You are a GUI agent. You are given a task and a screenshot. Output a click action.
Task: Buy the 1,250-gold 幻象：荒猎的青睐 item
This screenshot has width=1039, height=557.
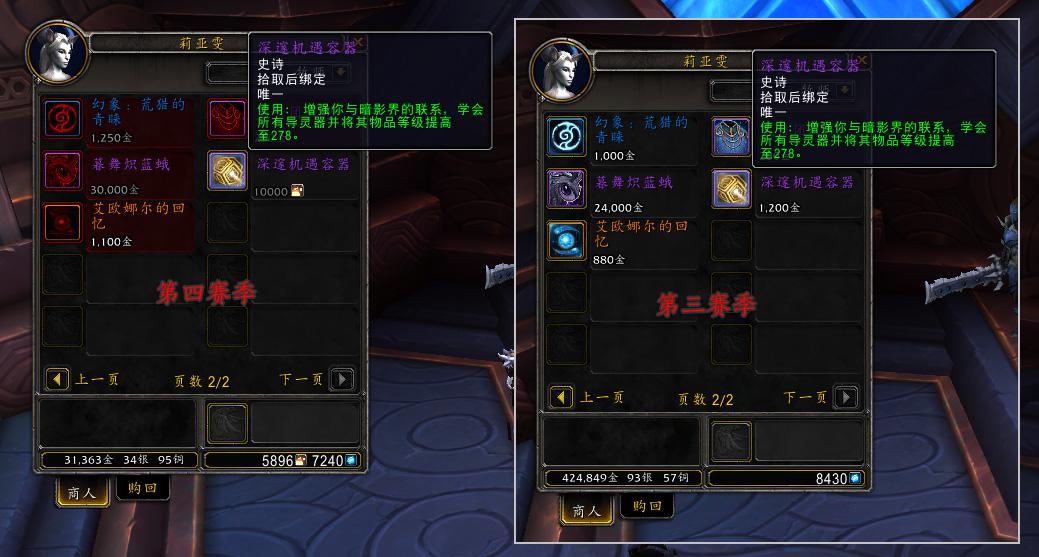pyautogui.click(x=63, y=118)
